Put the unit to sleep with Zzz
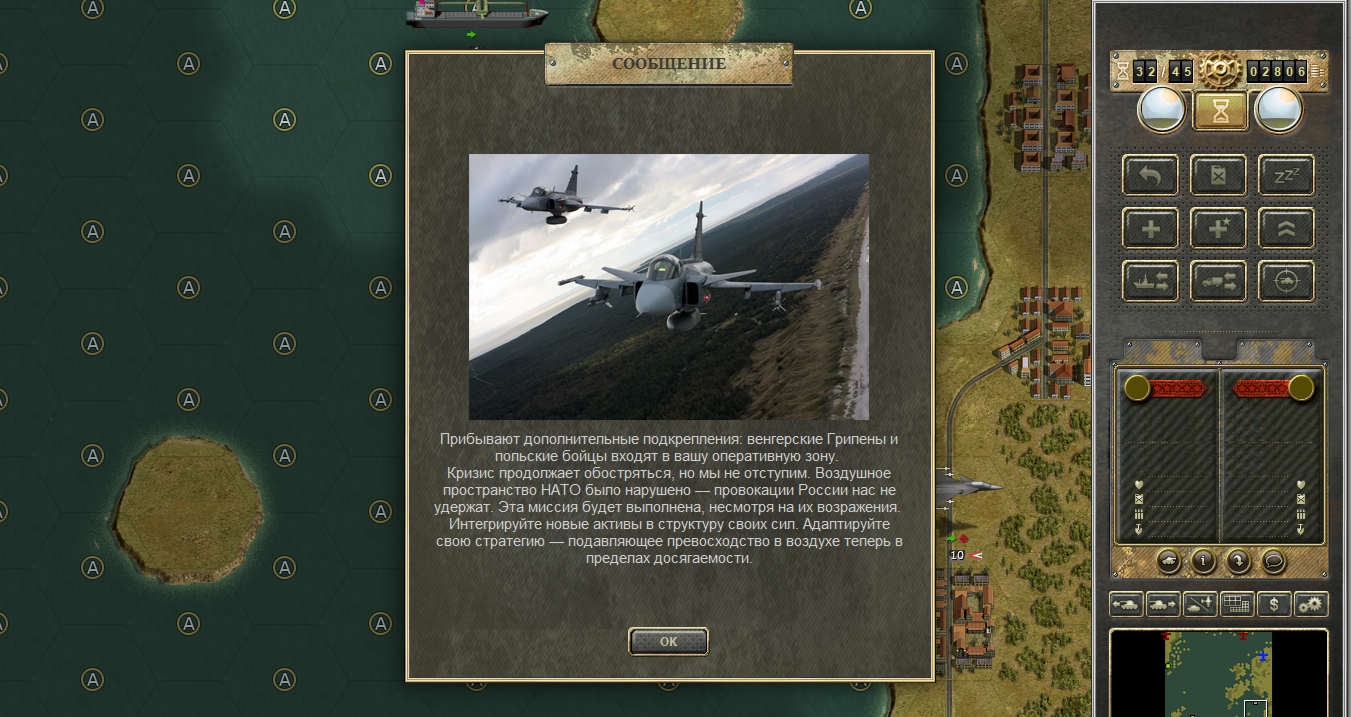 click(x=1285, y=176)
